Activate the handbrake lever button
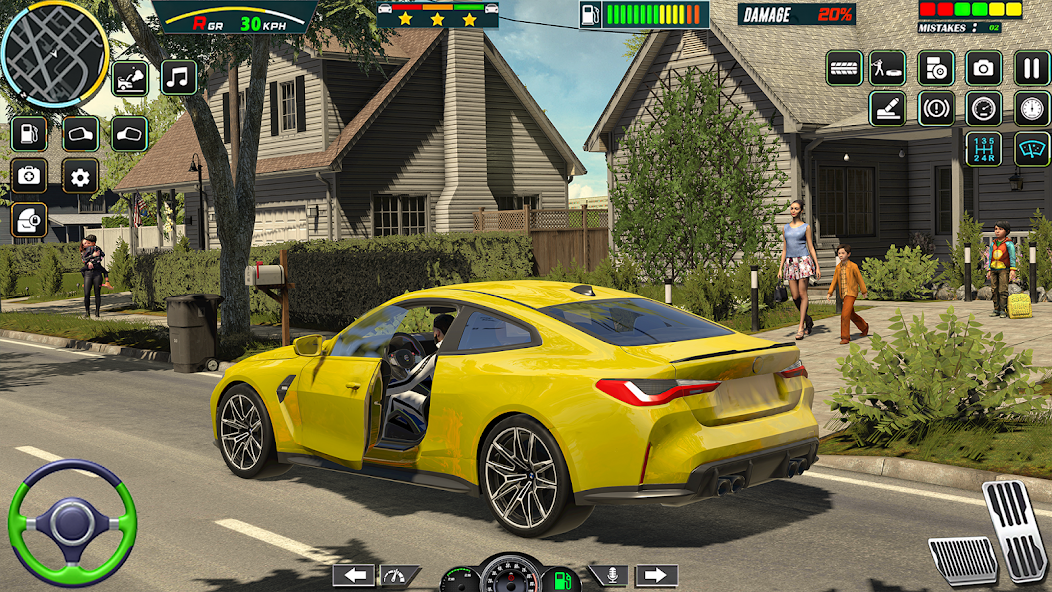 tap(887, 109)
